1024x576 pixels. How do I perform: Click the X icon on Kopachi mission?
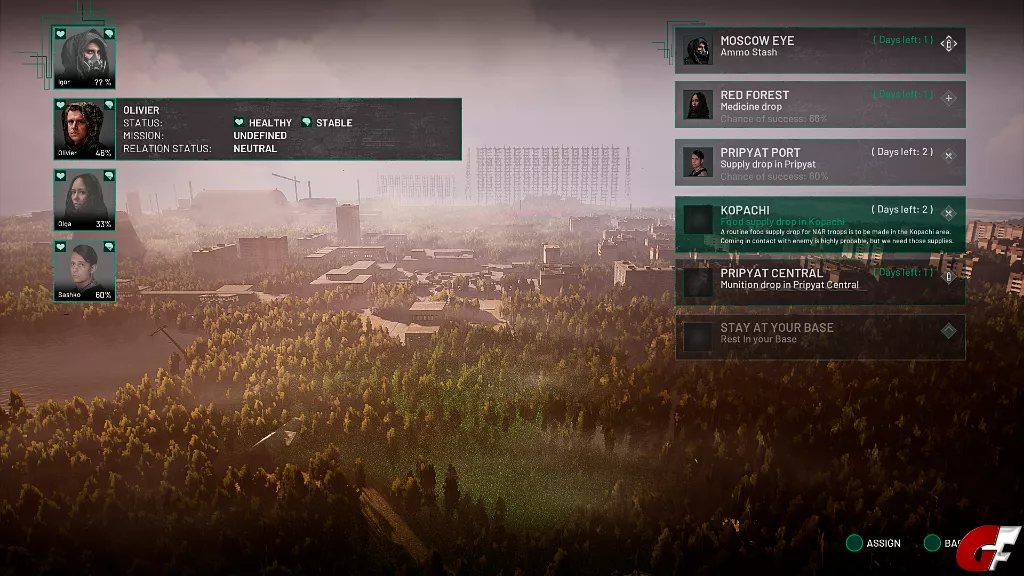coord(949,213)
